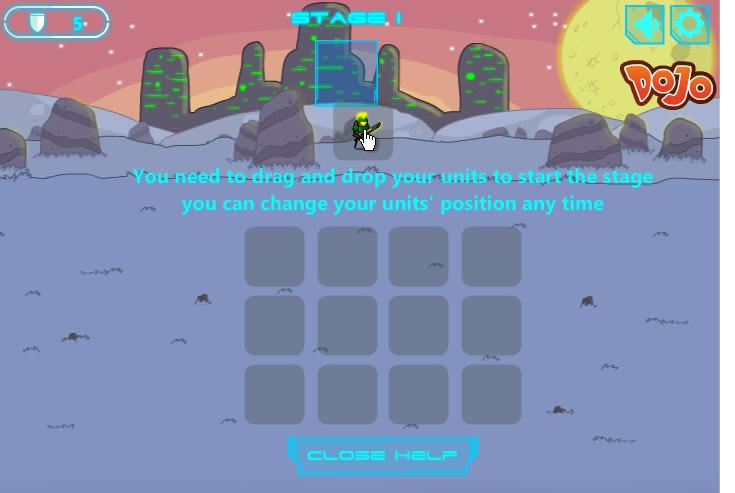Toggle the sound speaker icon
The height and width of the screenshot is (493, 735).
(645, 24)
